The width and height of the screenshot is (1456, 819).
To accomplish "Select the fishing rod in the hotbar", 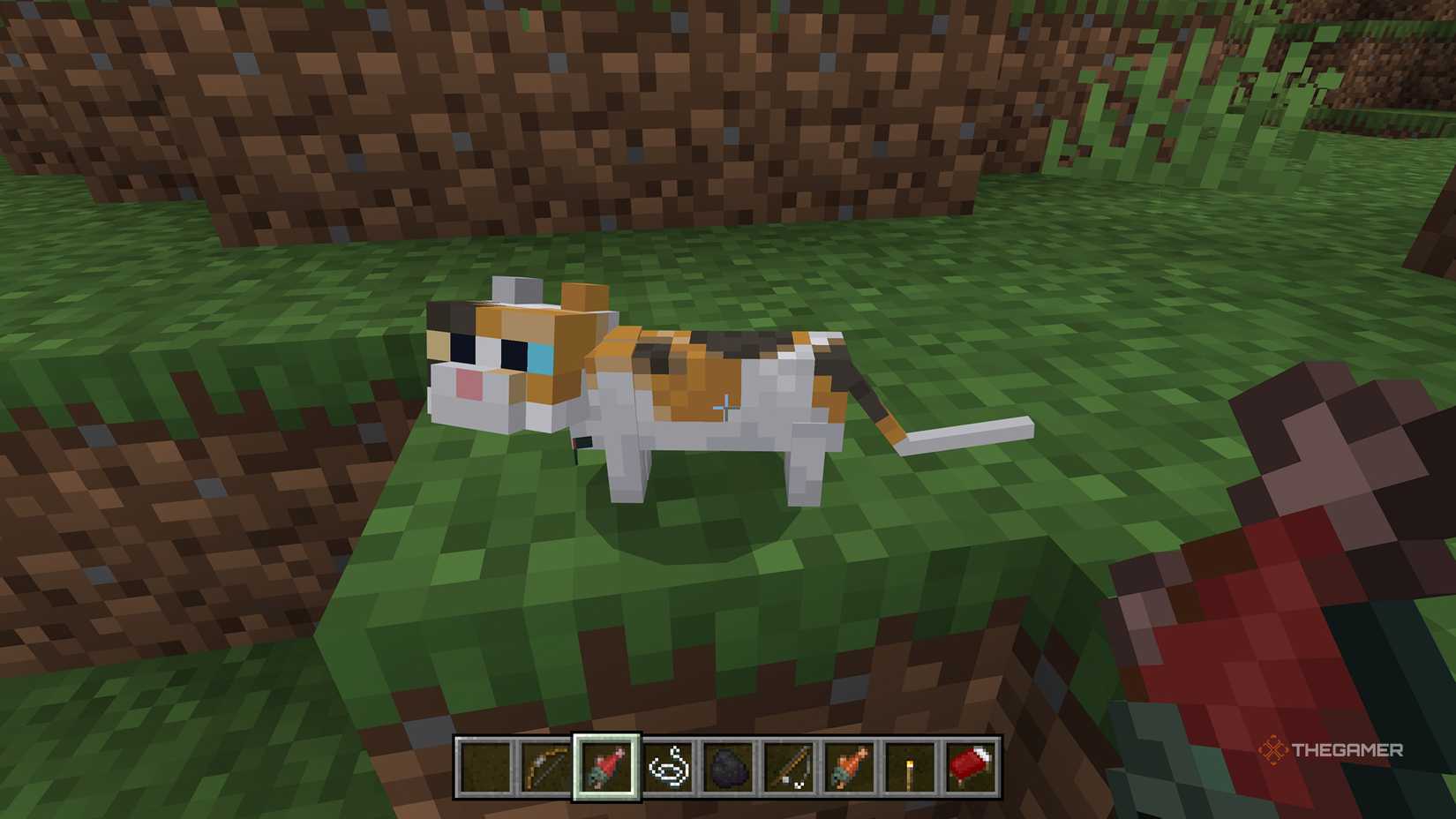I will (791, 766).
